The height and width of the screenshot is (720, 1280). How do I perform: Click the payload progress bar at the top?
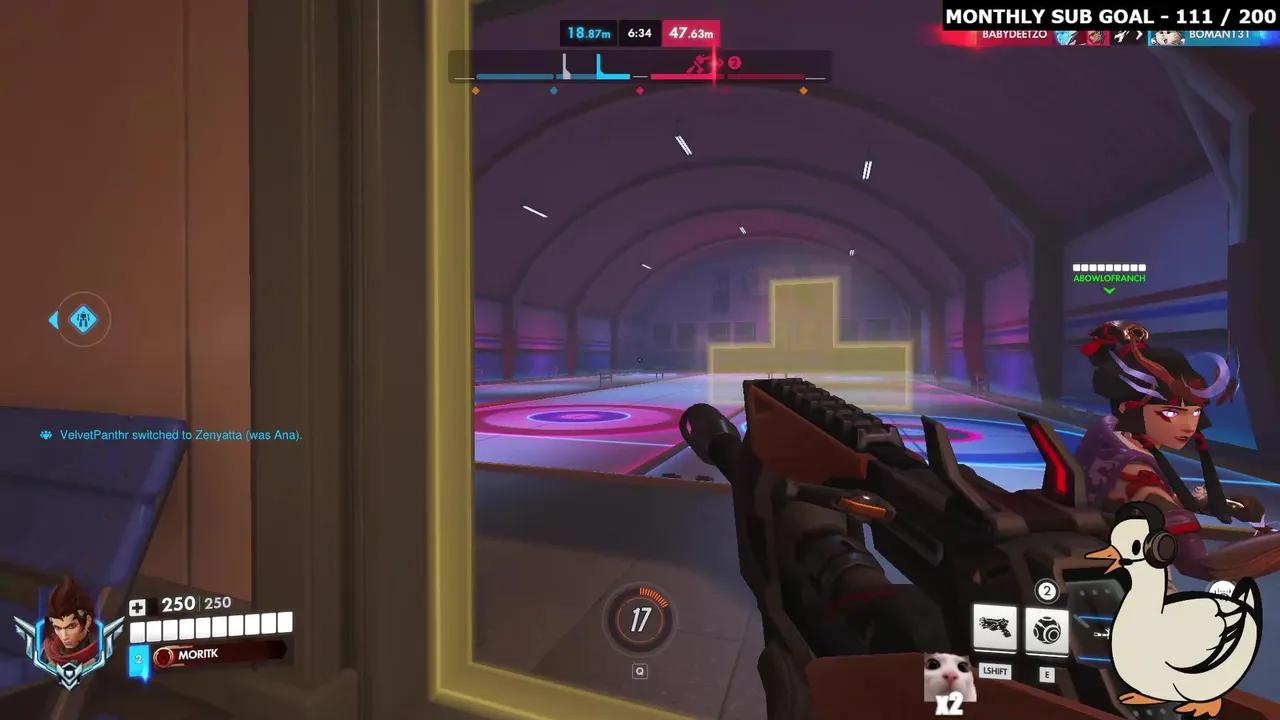640,74
